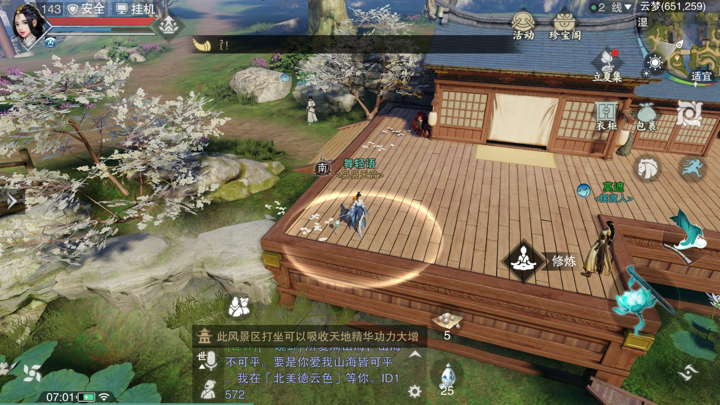Click the 安全 safe mode shield
This screenshot has width=720, height=405.
(x=86, y=9)
